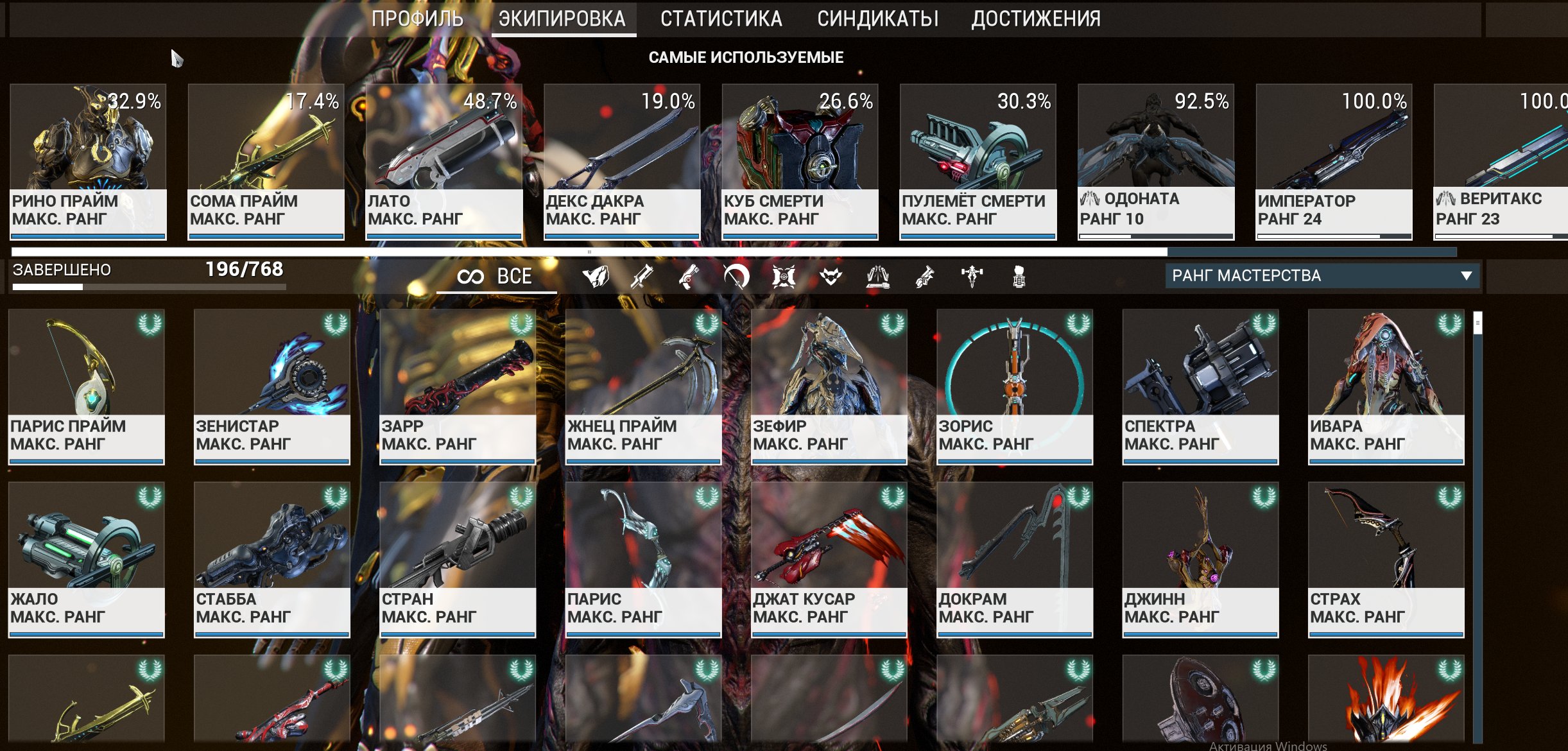1568x751 pixels.
Task: Expand the sort options via the dropdown arrow
Action: [1467, 277]
